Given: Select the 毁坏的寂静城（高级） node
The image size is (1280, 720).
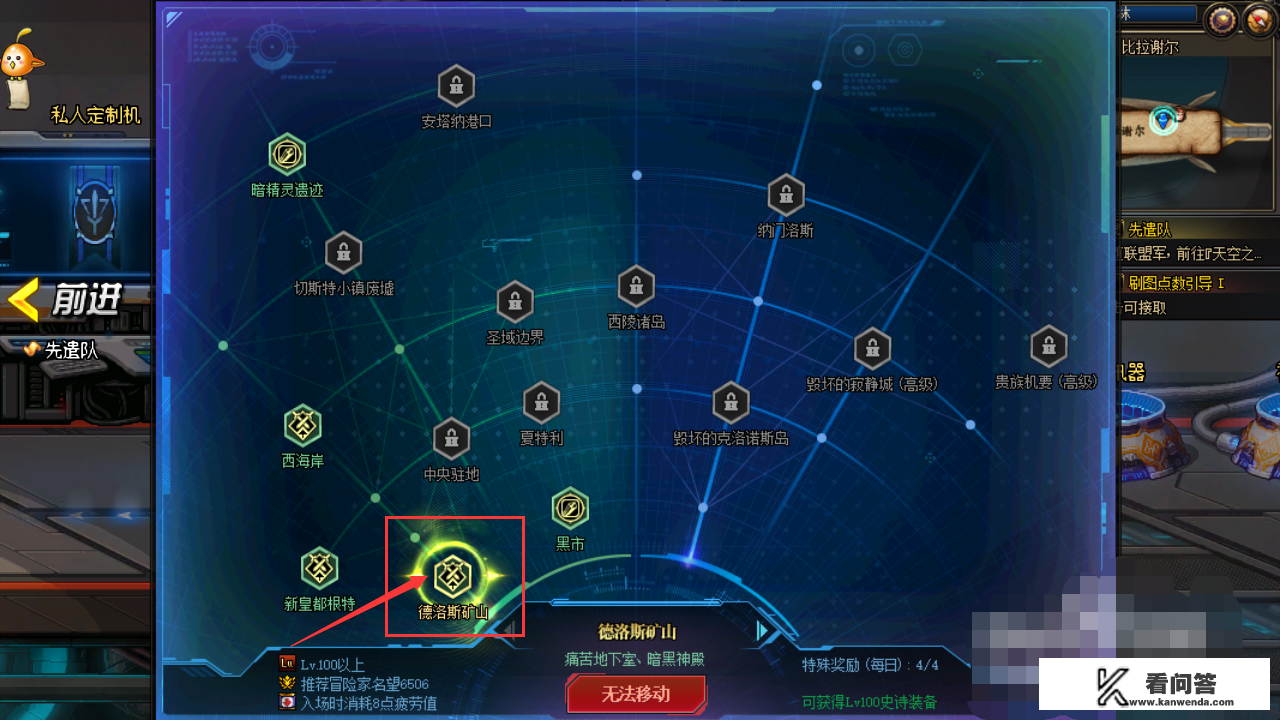Looking at the screenshot, I should pyautogui.click(x=871, y=348).
